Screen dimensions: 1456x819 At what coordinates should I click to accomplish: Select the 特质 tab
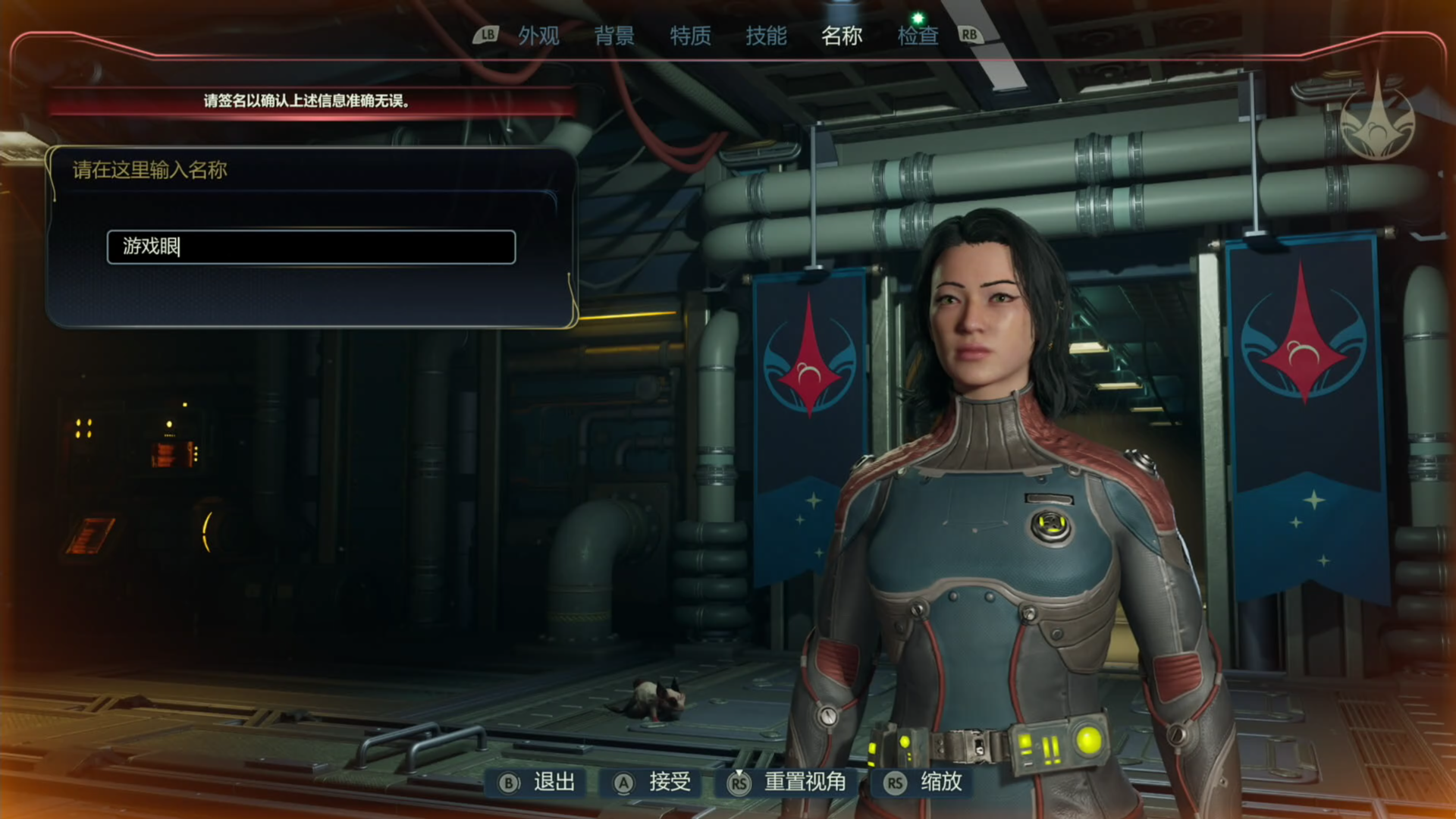tap(690, 36)
